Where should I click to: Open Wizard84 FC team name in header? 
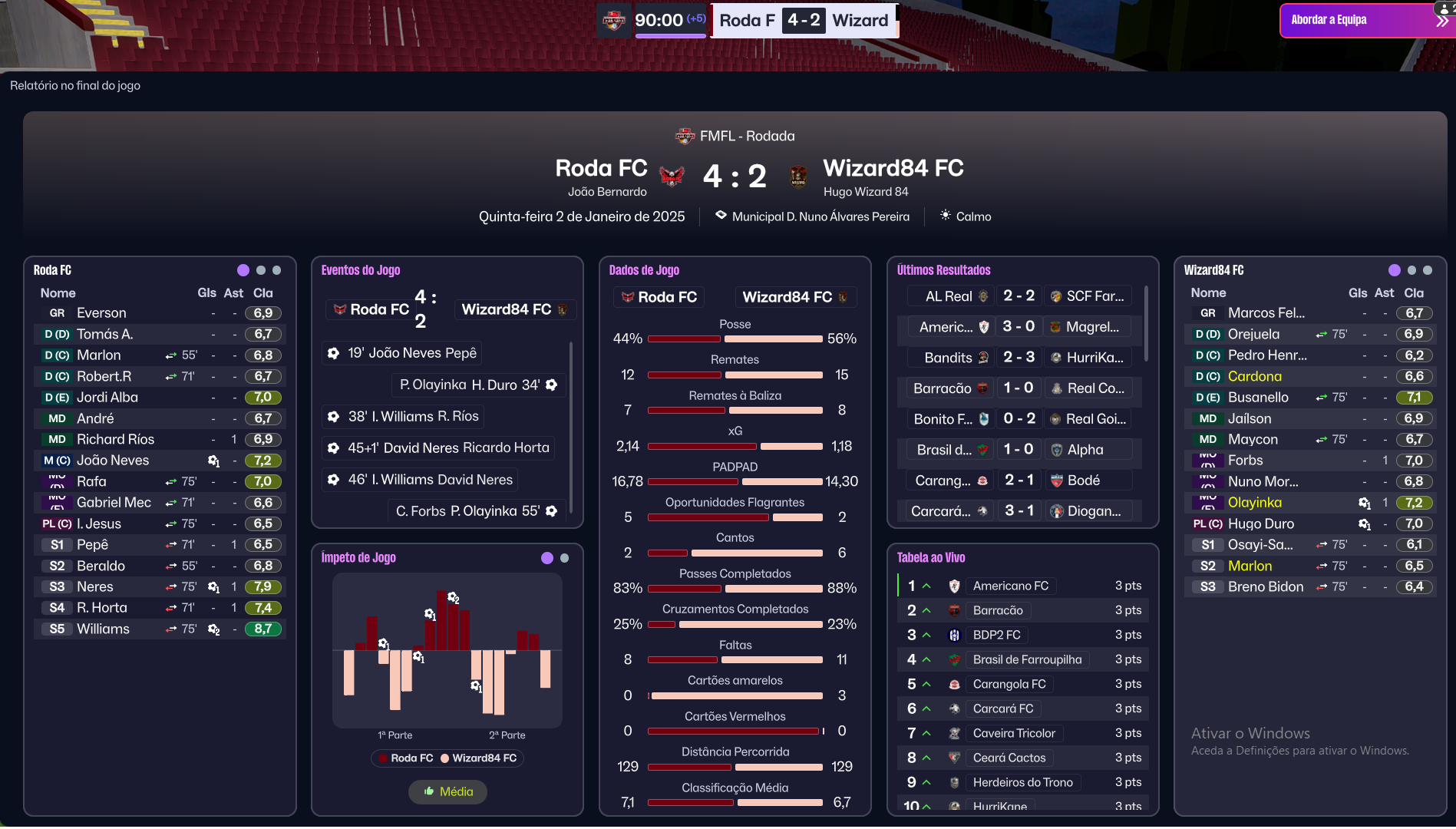(x=893, y=168)
